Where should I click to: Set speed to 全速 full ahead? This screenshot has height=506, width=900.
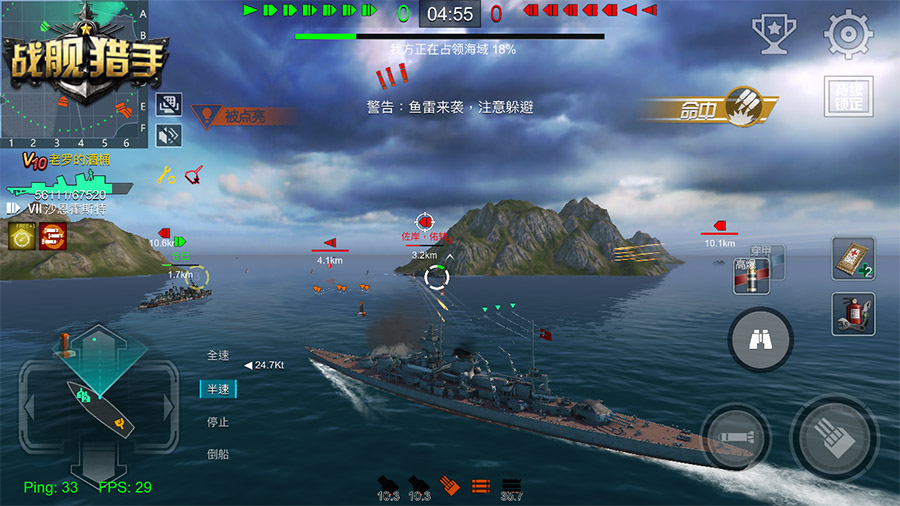point(218,355)
